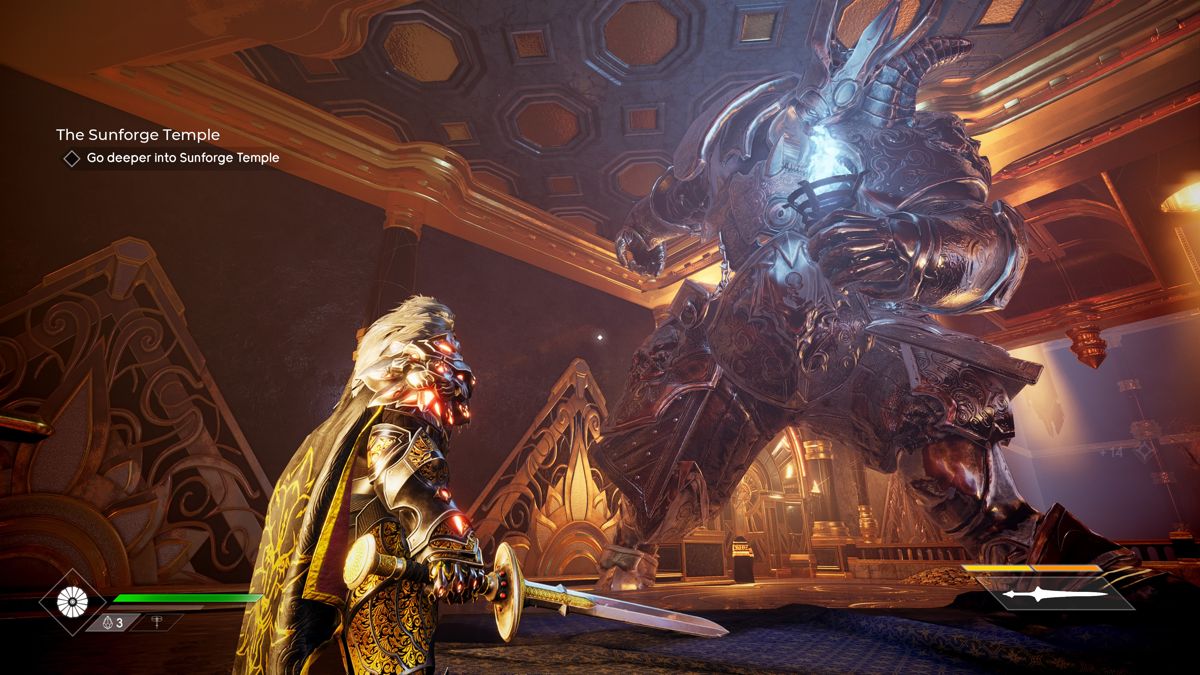Click the 'Go deeper into Sunforge Temple' objective

(x=181, y=158)
